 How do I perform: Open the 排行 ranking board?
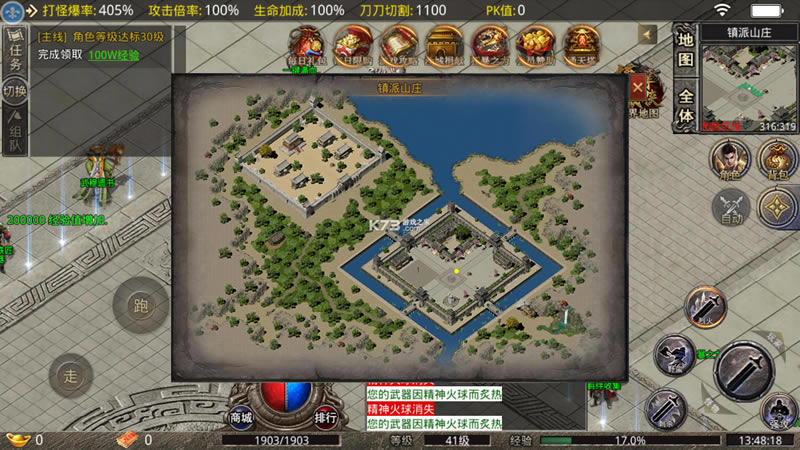(325, 417)
